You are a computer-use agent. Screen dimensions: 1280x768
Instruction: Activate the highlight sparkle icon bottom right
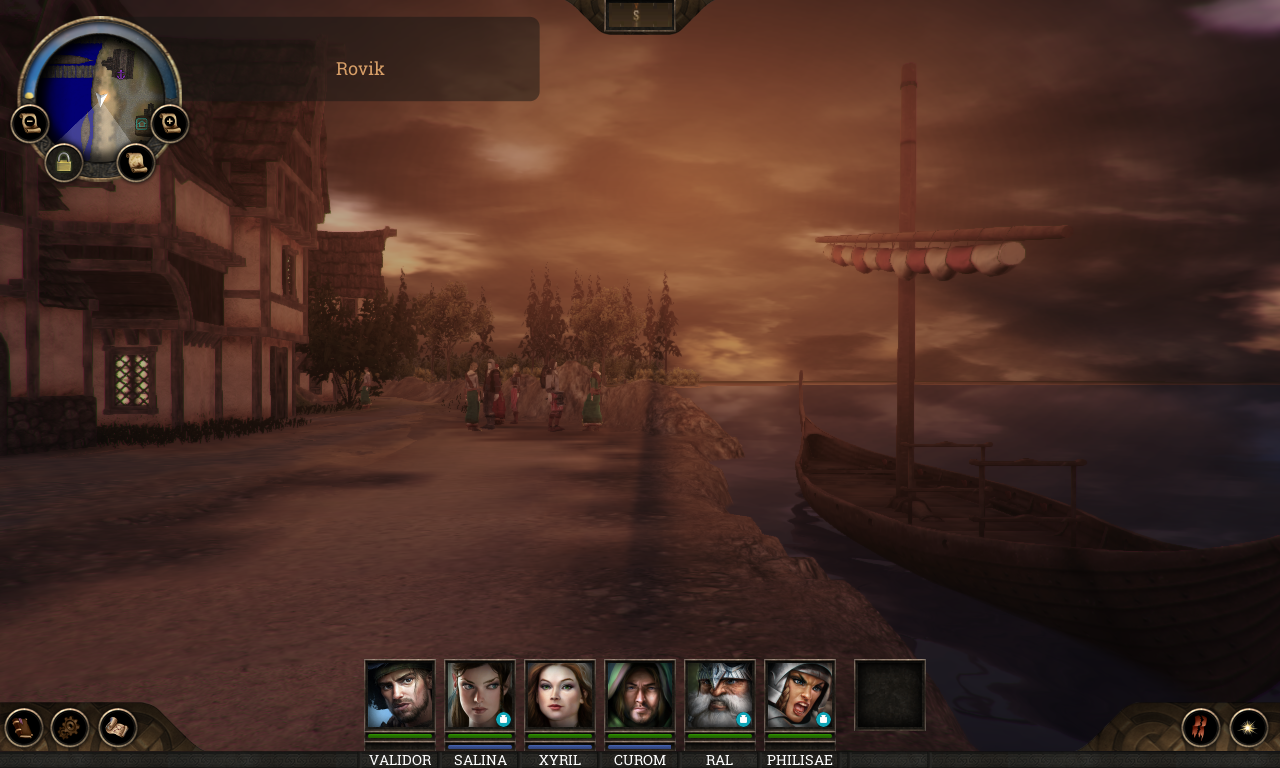click(x=1249, y=727)
